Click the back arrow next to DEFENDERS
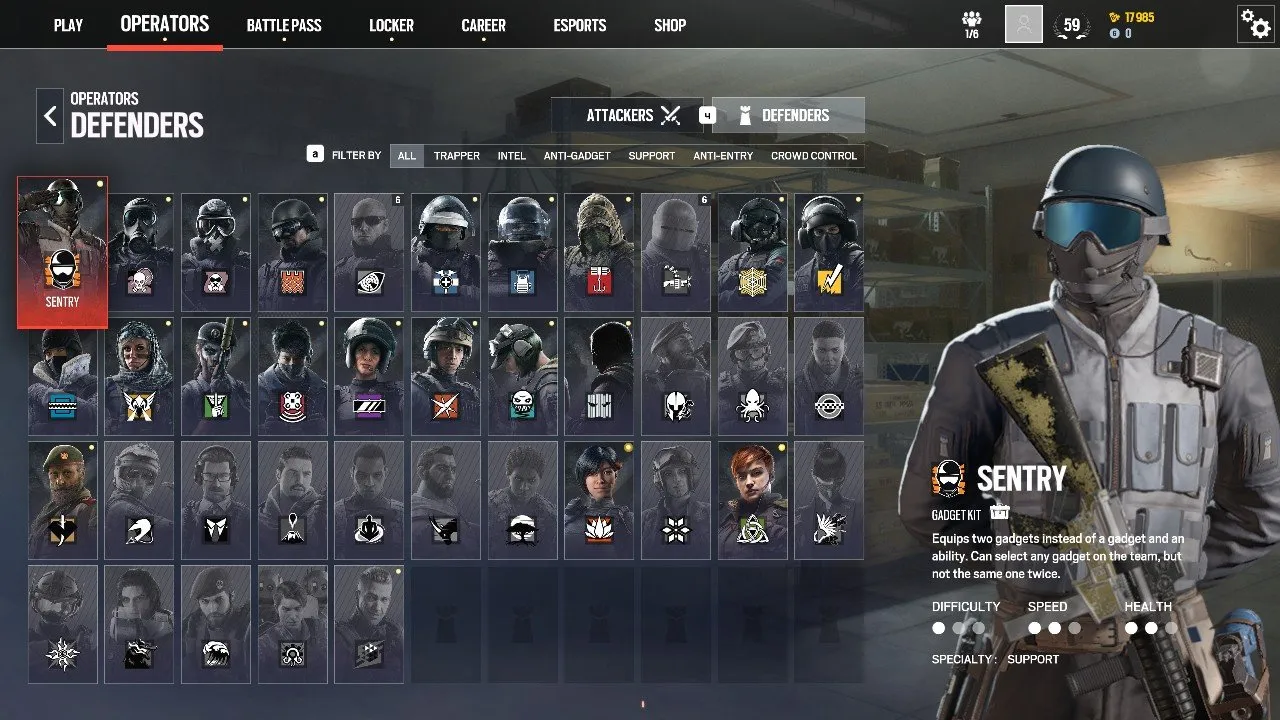This screenshot has width=1280, height=720. (49, 115)
